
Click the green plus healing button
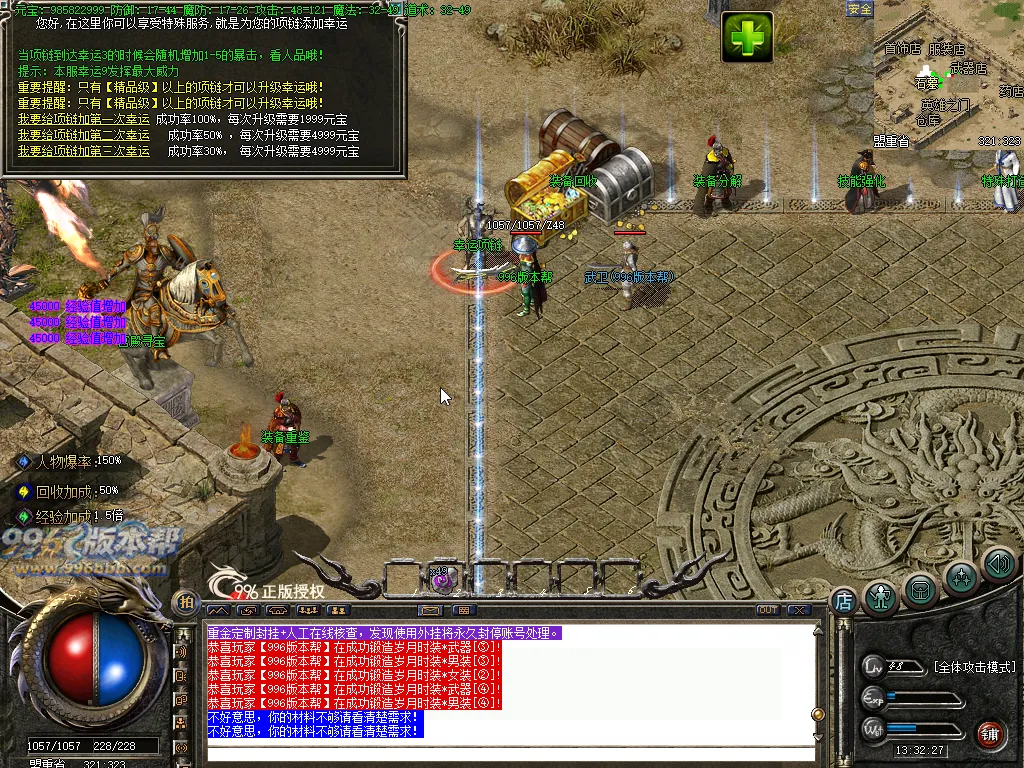coord(747,38)
